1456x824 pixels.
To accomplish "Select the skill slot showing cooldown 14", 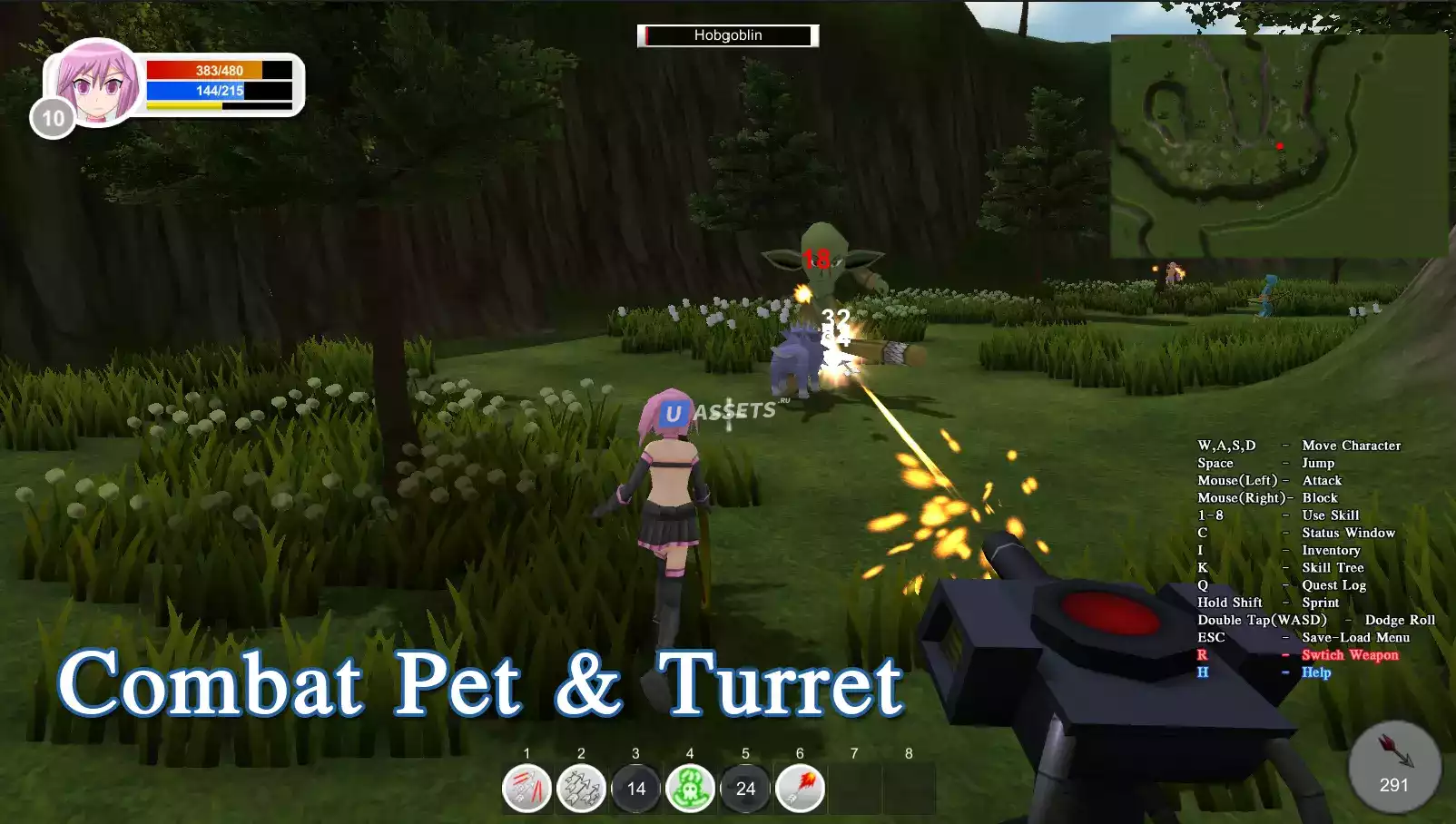I will [x=636, y=788].
